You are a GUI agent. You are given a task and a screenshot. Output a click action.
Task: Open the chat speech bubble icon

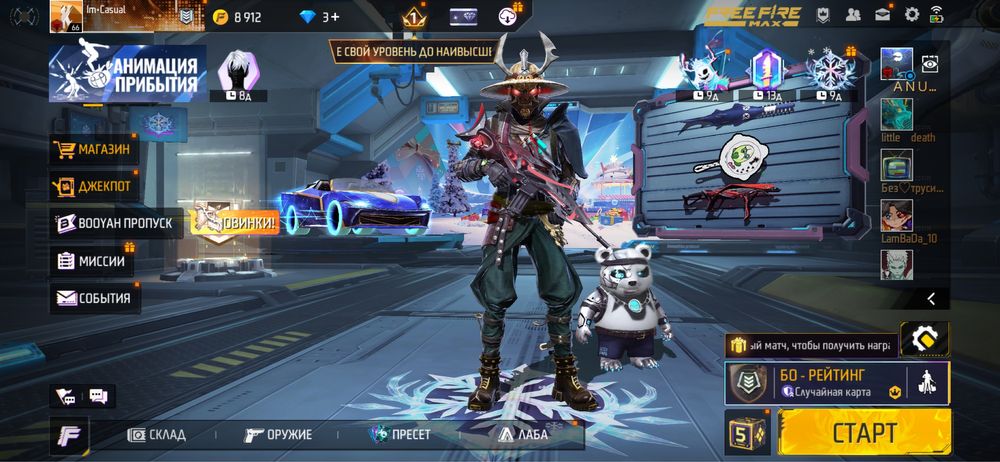[98, 396]
